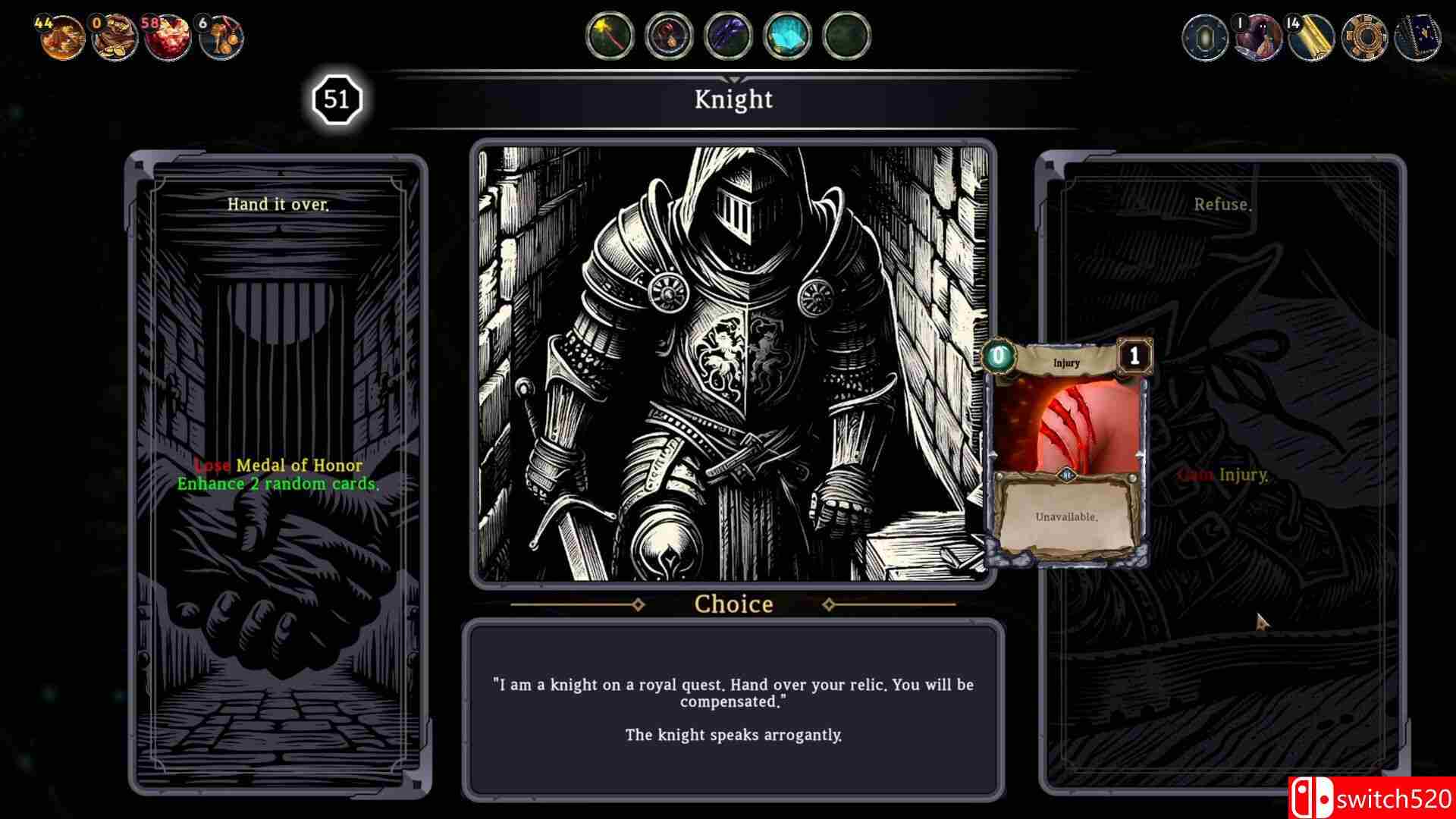Select the purple crystal relic slot
The width and height of the screenshot is (1456, 819).
[x=728, y=36]
